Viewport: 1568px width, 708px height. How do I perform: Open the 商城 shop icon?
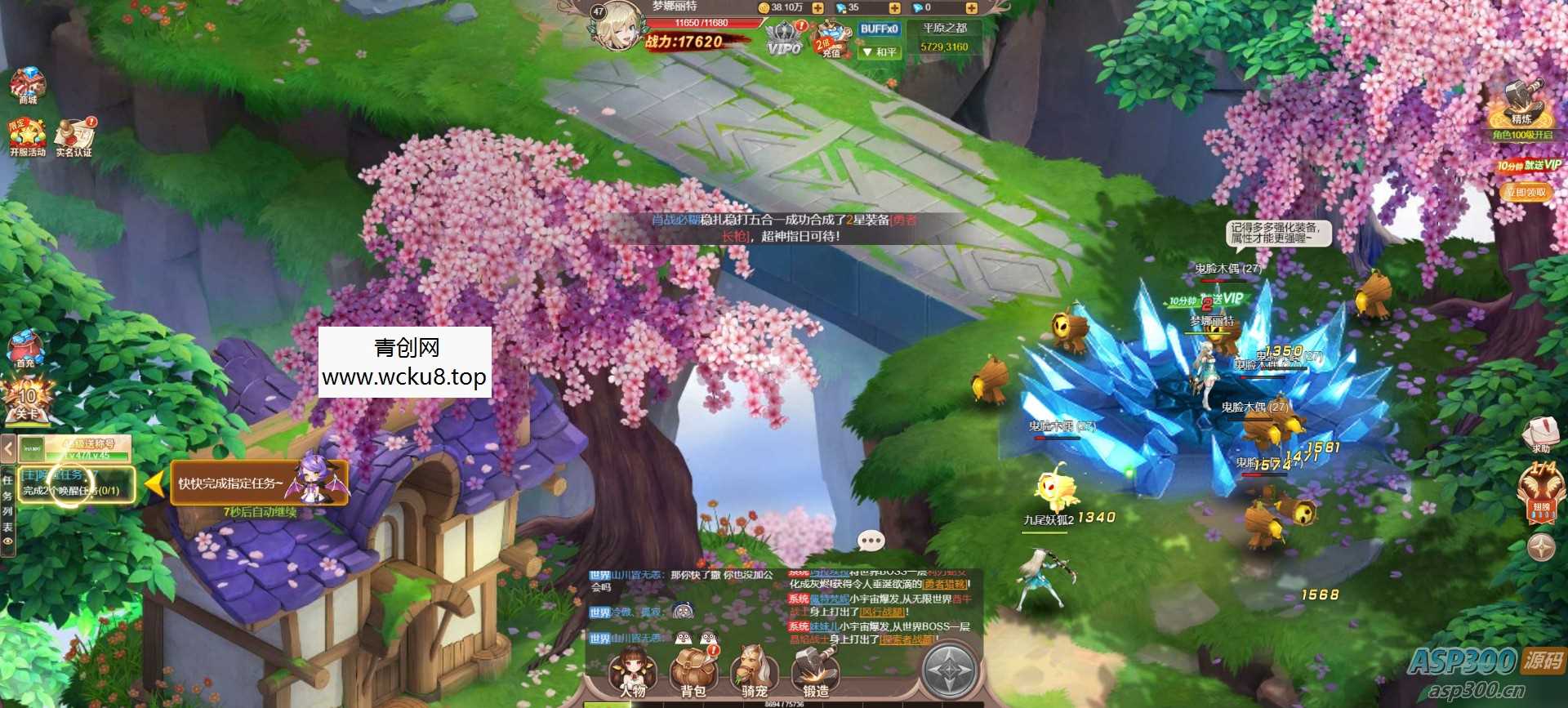tap(27, 84)
